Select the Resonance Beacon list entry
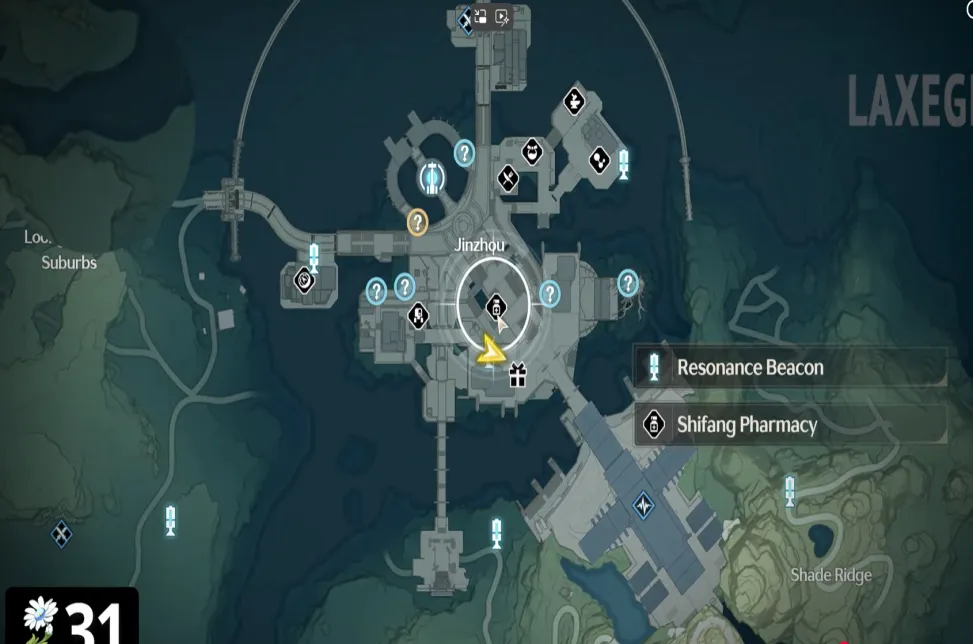Image resolution: width=973 pixels, height=644 pixels. [789, 367]
